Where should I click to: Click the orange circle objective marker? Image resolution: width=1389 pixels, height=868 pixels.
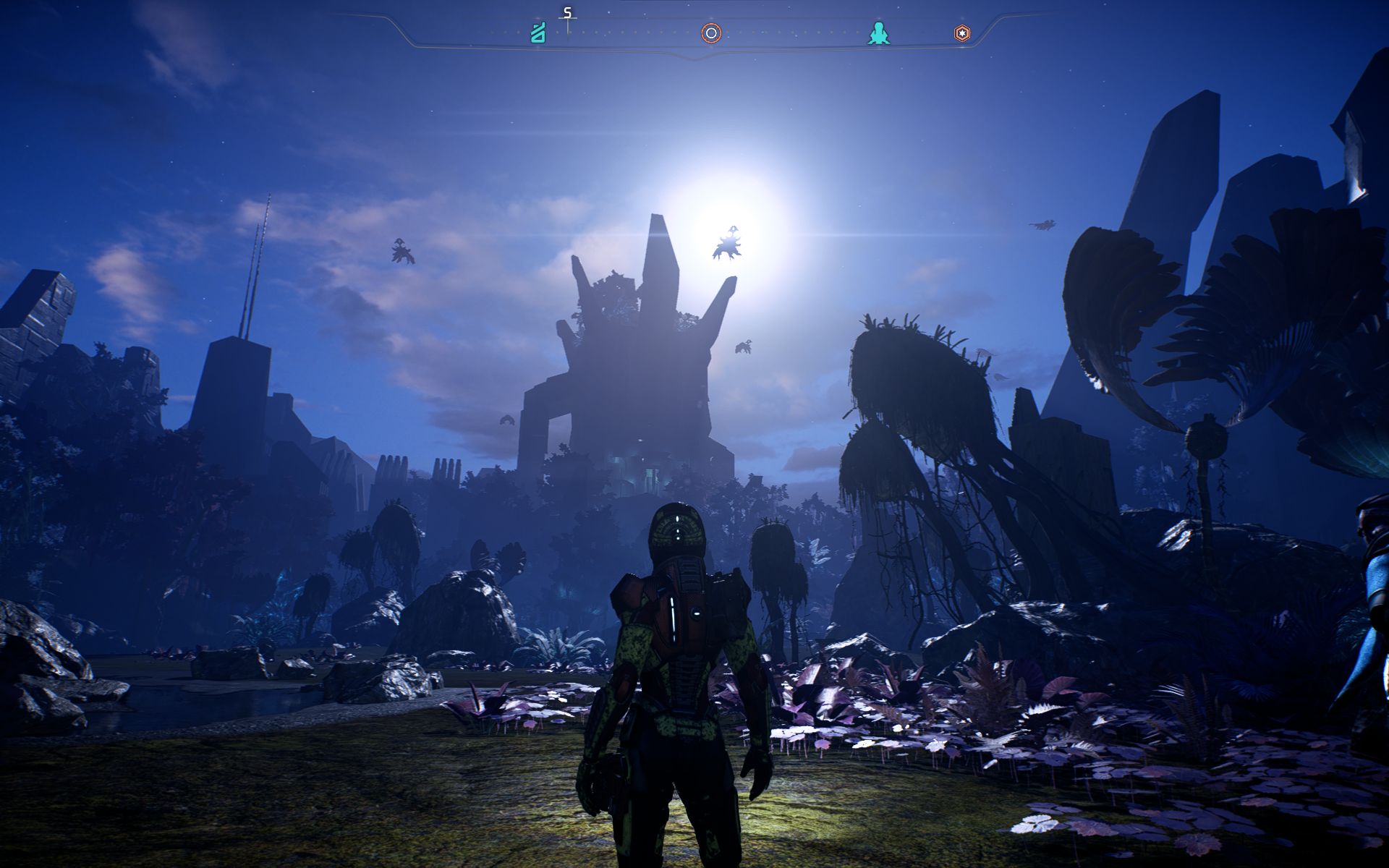point(711,33)
